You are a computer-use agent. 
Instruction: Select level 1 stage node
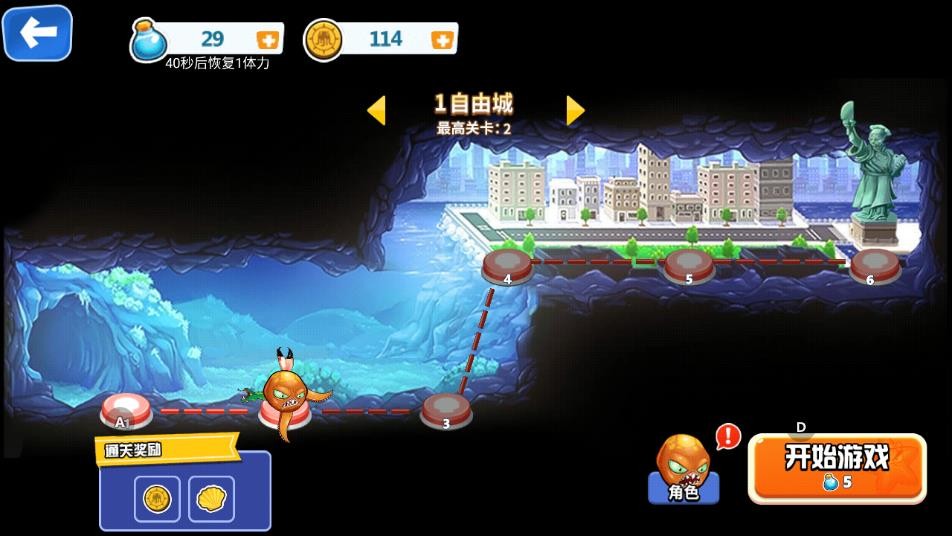(126, 410)
